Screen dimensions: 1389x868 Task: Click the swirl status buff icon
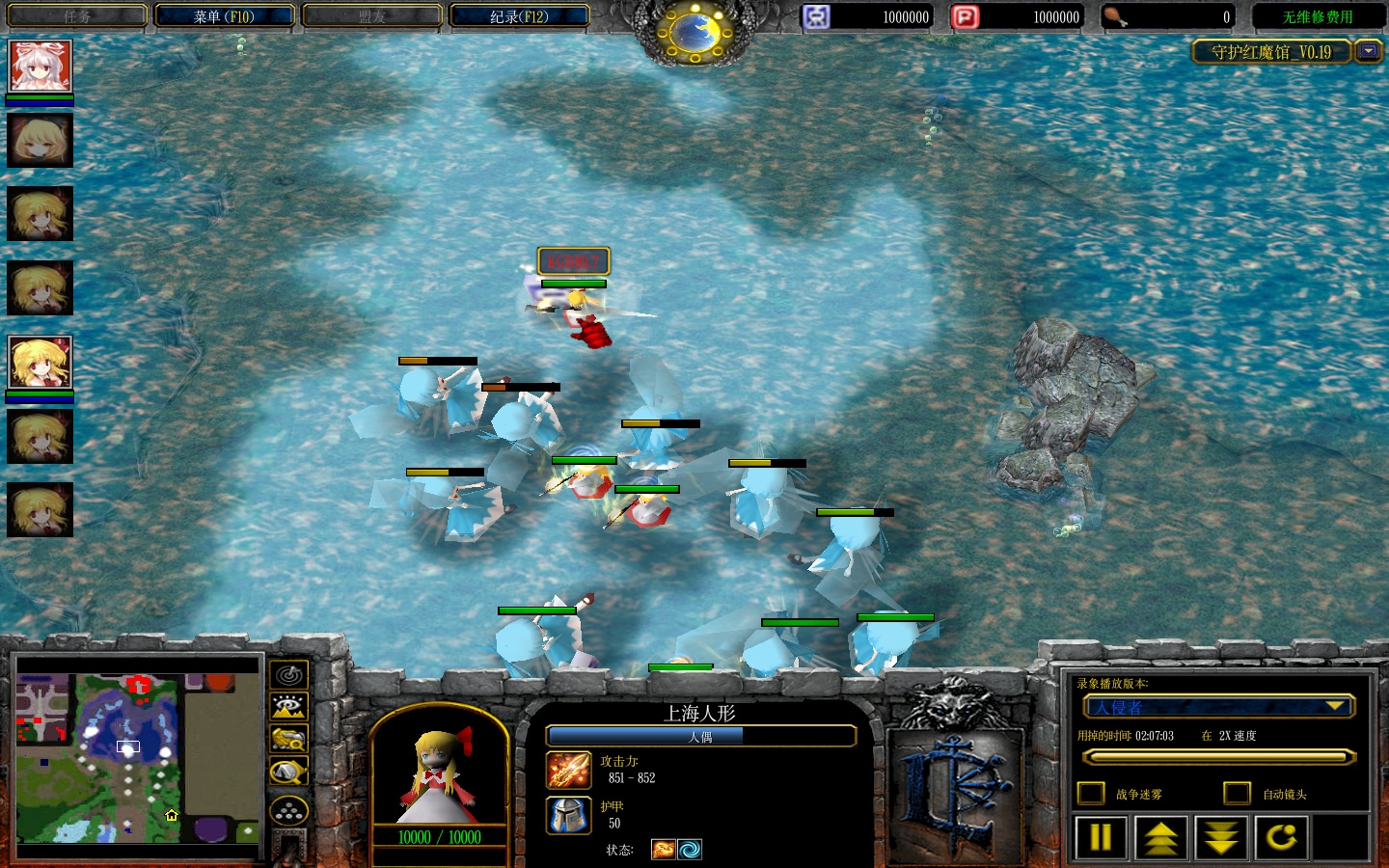690,849
